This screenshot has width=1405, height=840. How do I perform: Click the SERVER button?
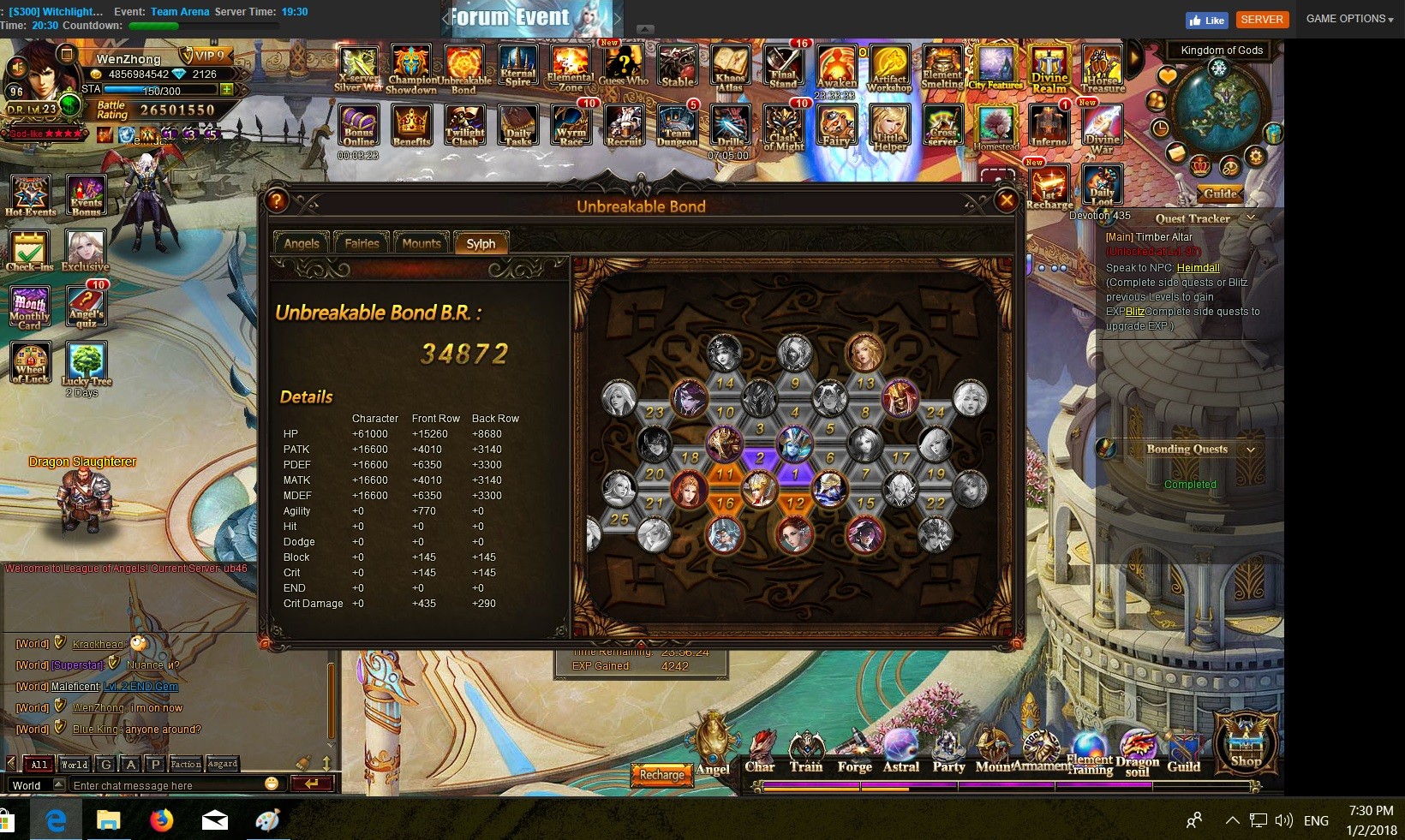point(1262,19)
